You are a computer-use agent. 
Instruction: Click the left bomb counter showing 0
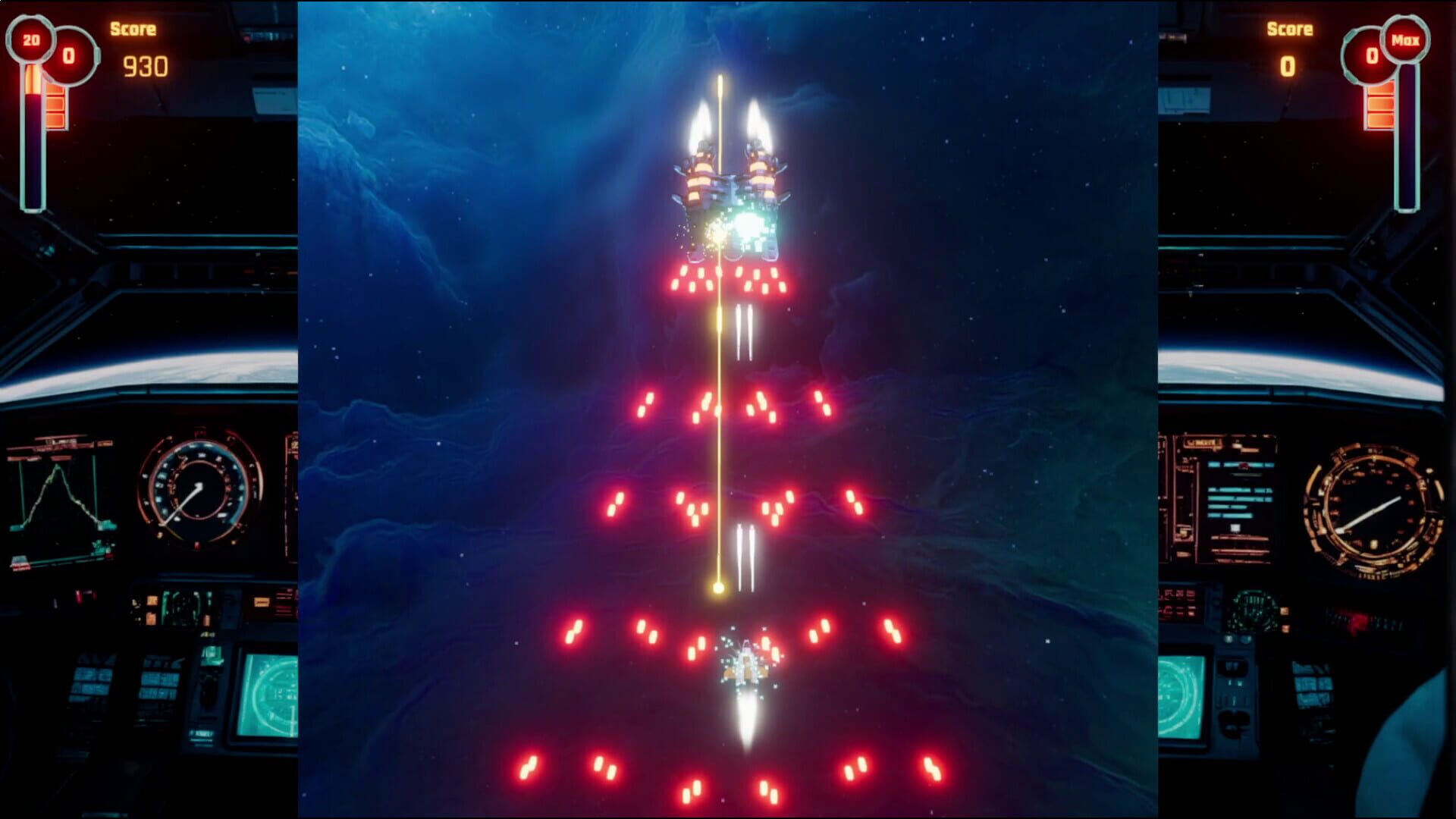click(70, 53)
